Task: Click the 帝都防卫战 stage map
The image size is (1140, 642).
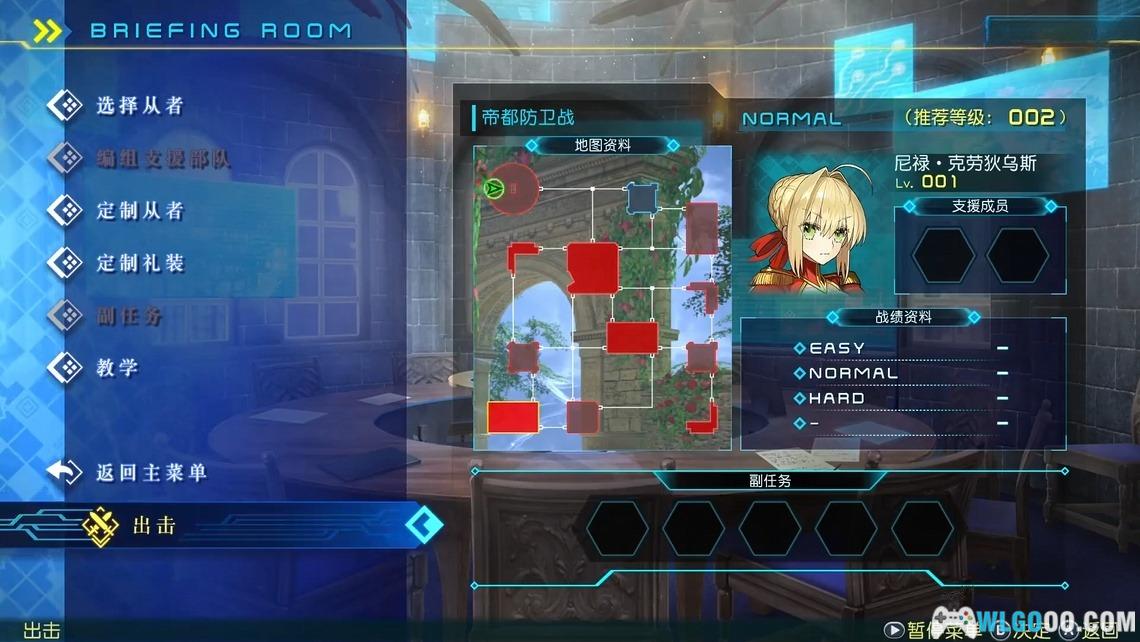Action: 602,298
